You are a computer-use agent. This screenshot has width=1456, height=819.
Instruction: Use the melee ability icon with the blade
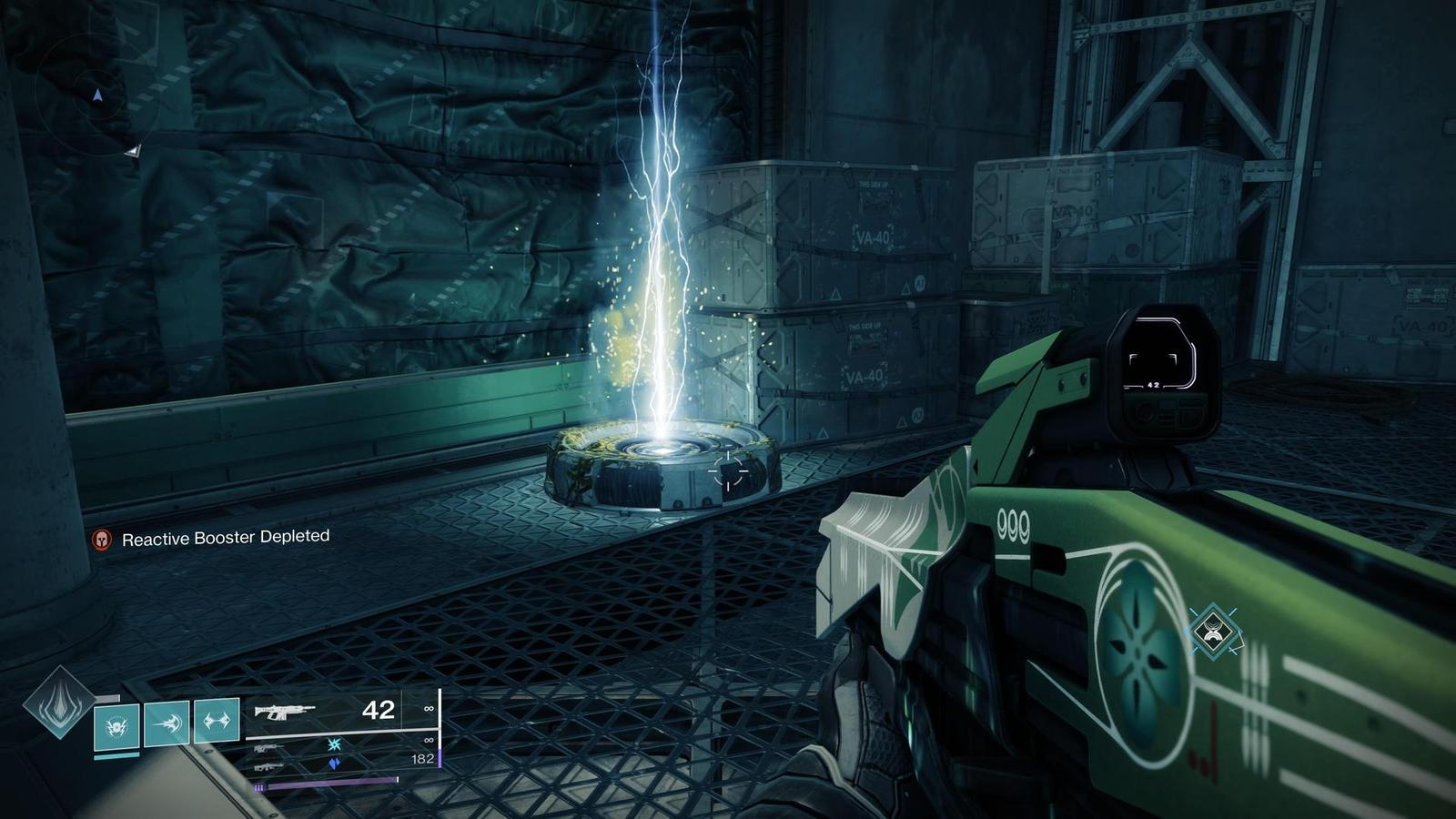pos(167,723)
